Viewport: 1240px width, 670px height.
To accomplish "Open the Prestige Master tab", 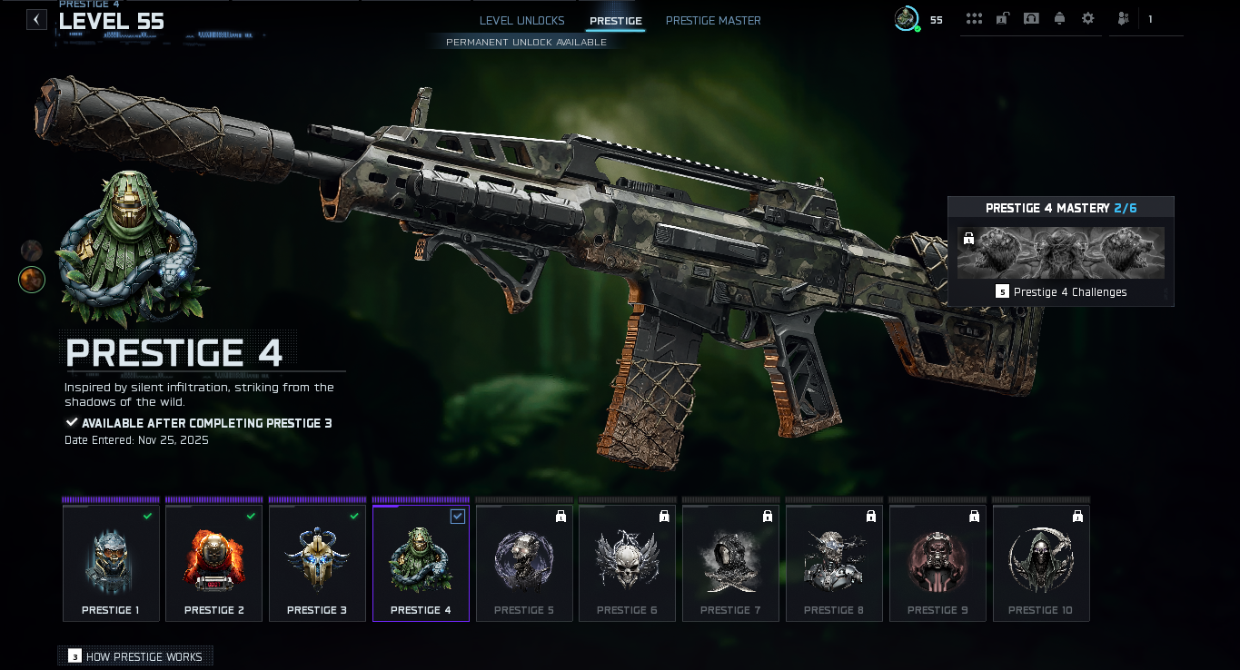I will pyautogui.click(x=713, y=21).
